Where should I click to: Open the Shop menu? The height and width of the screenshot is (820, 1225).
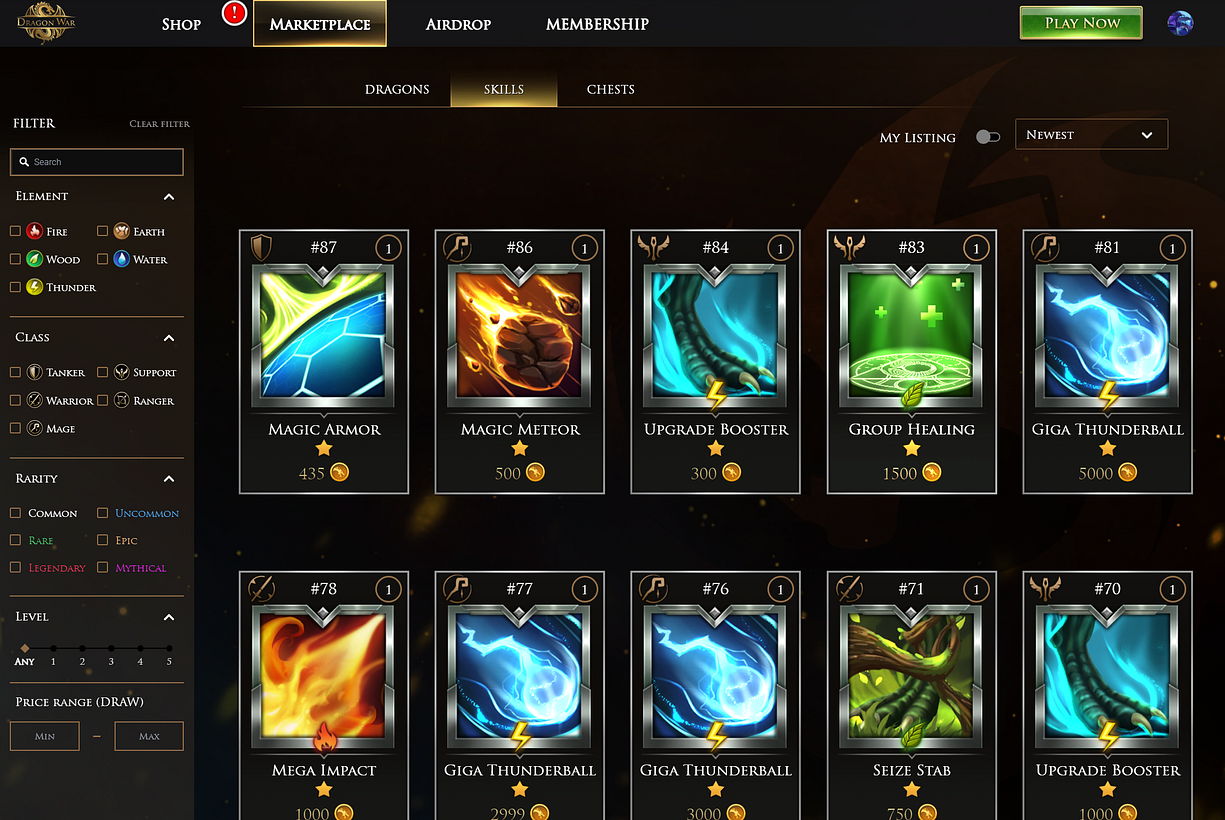click(x=181, y=24)
